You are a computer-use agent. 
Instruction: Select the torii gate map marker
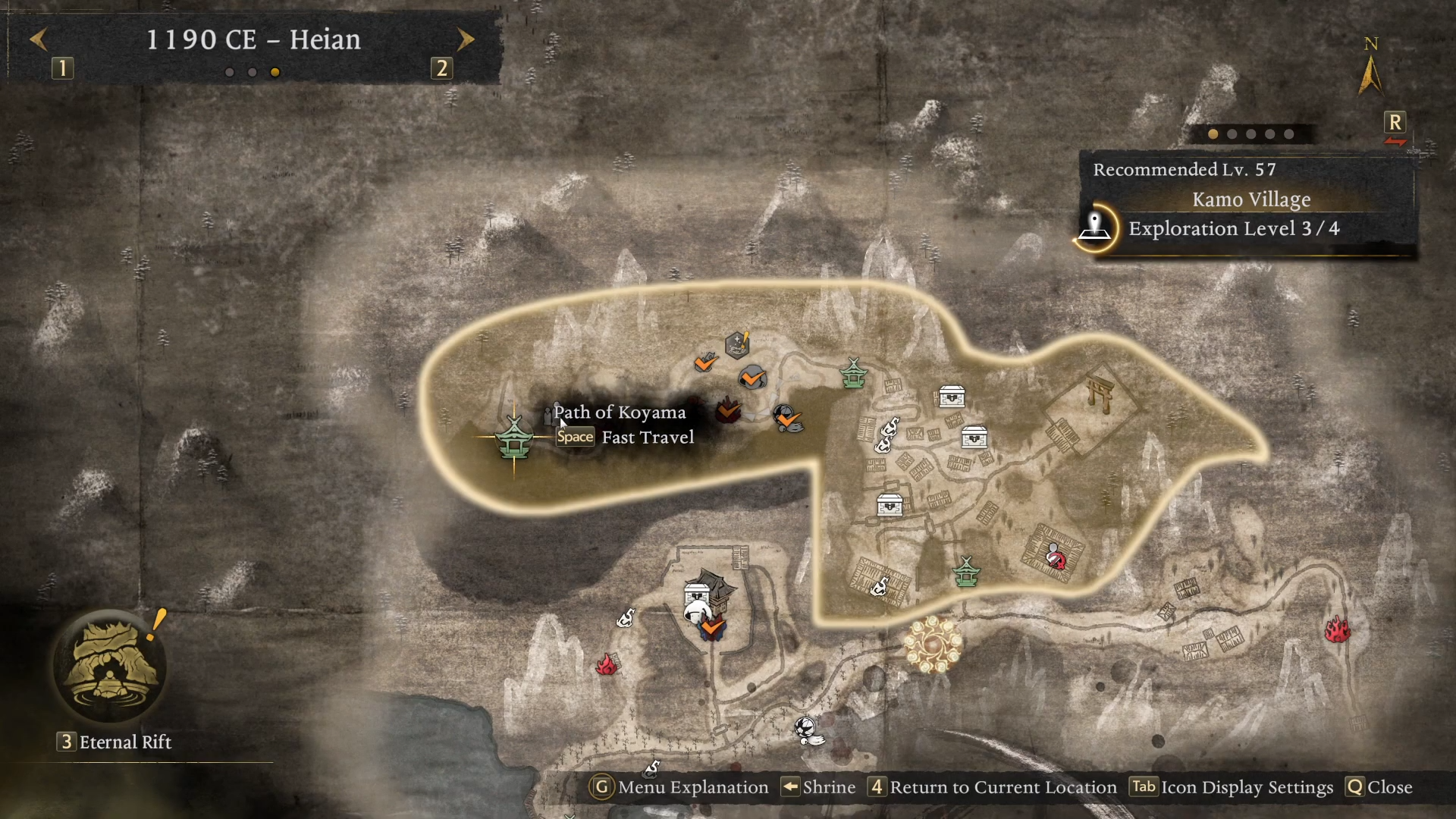pyautogui.click(x=1098, y=391)
